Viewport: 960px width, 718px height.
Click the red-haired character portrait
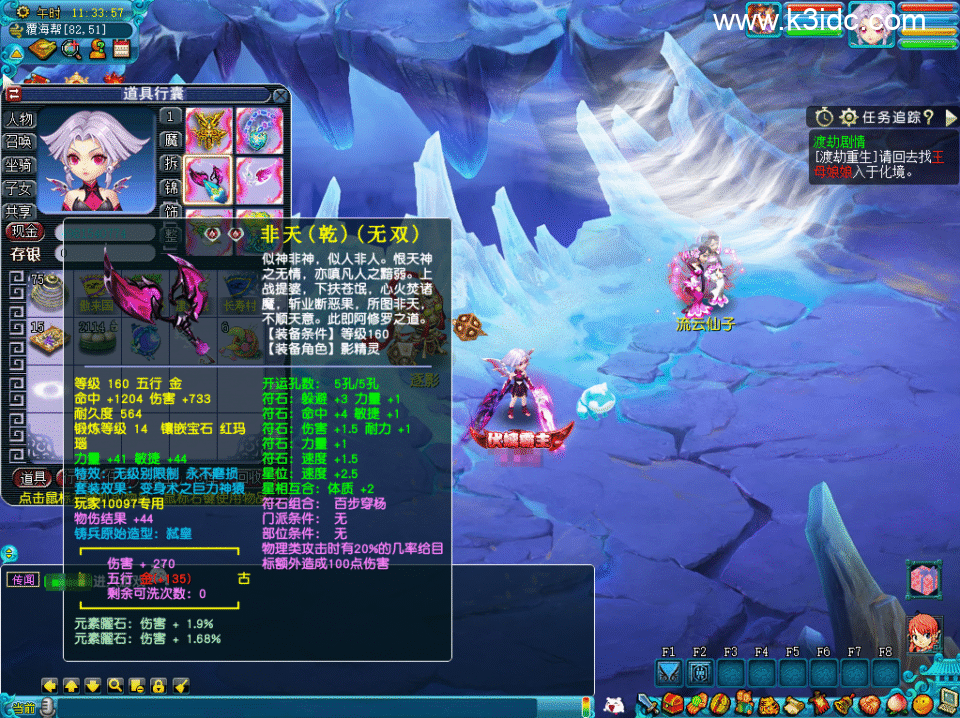pos(923,634)
